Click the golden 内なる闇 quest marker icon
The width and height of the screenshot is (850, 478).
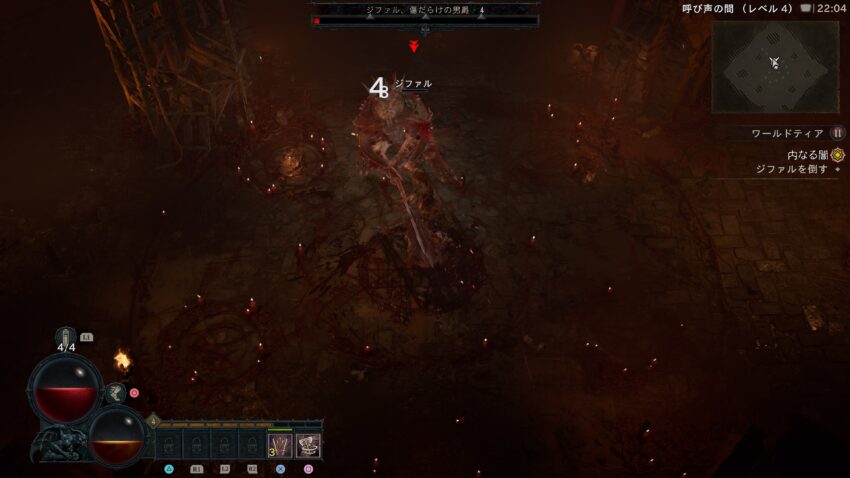click(x=838, y=155)
